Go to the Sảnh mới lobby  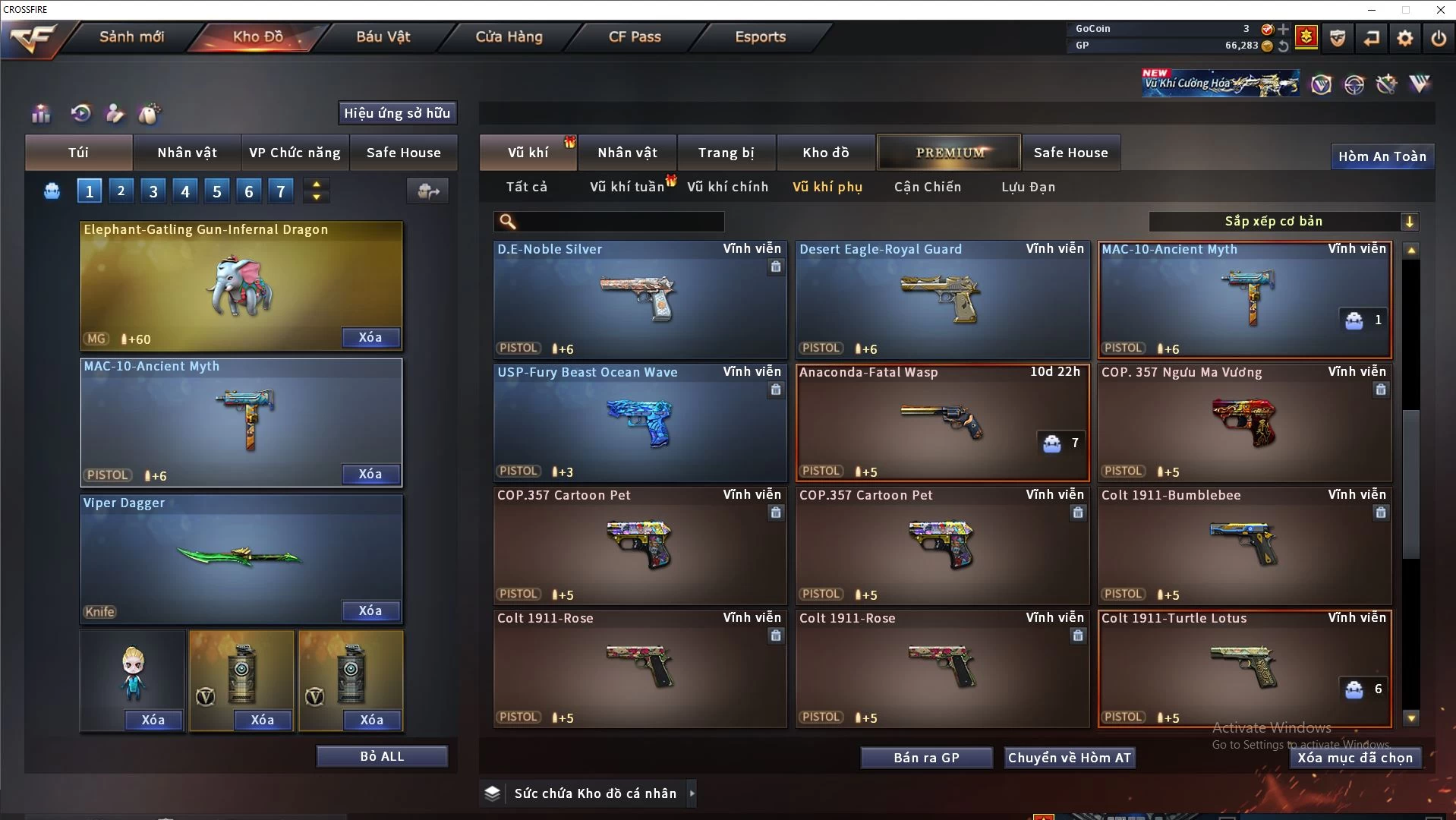coord(131,36)
